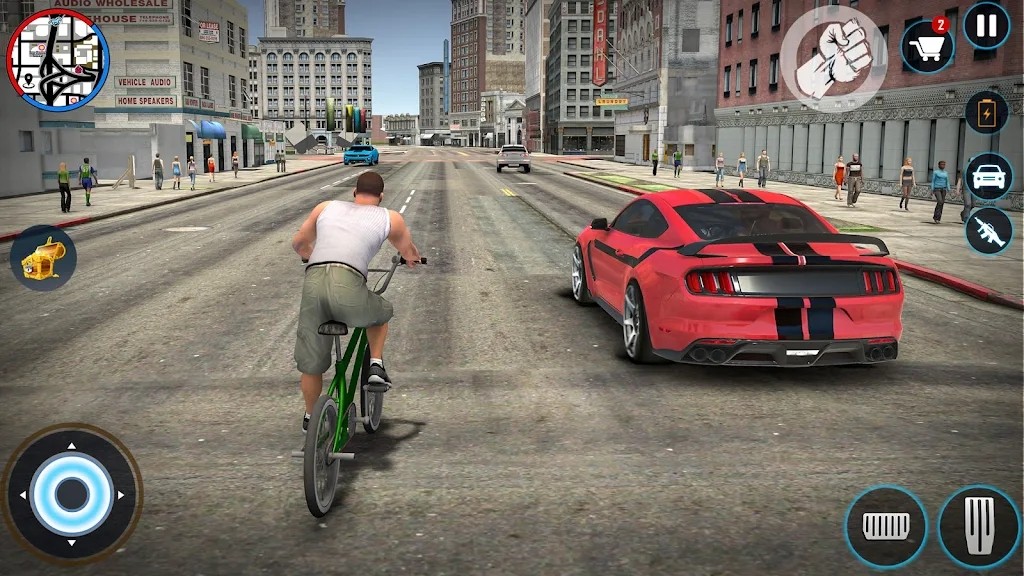Hit the accelerator pedal button

click(979, 526)
